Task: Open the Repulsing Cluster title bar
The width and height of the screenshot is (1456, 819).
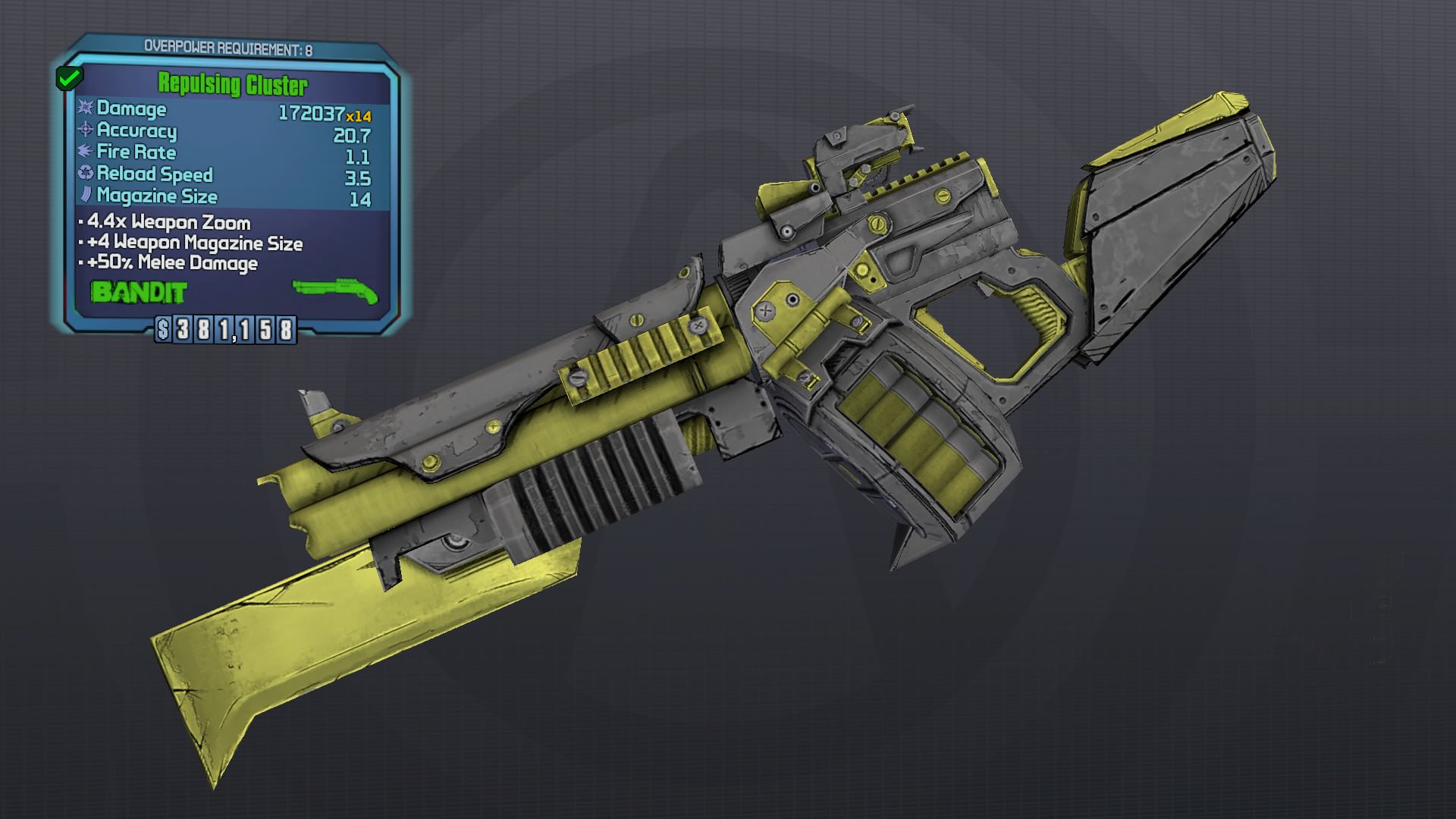Action: click(x=233, y=85)
